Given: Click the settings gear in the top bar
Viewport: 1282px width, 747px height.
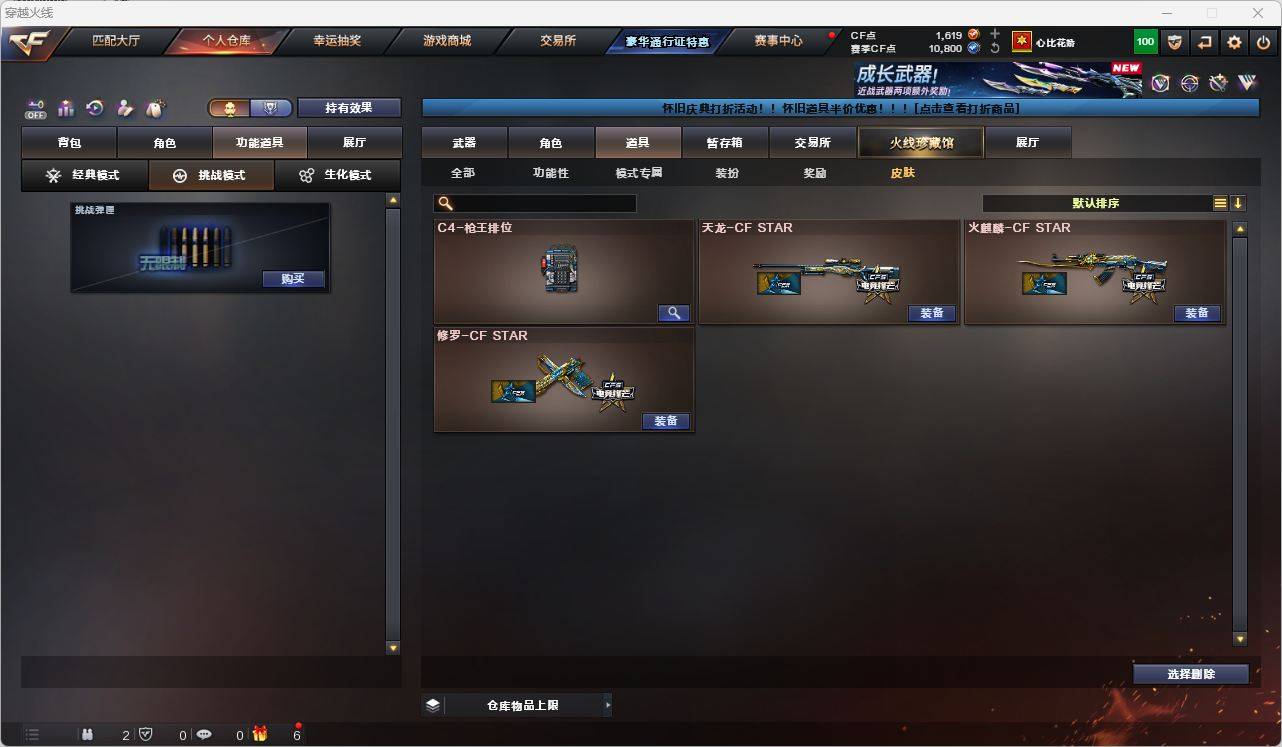Looking at the screenshot, I should coord(1235,42).
